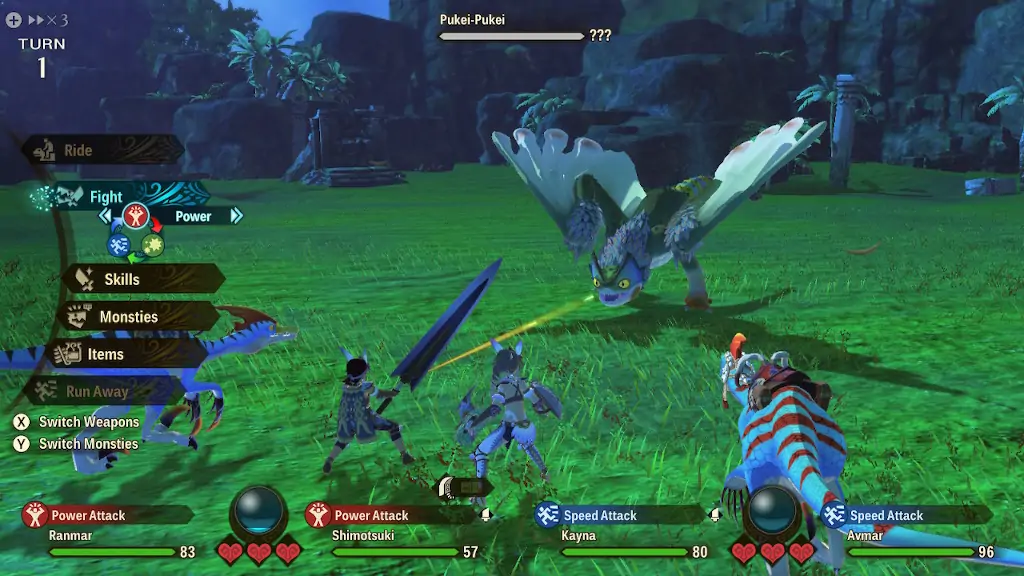The image size is (1024, 576).
Task: Select the Fight command
Action: pyautogui.click(x=105, y=197)
